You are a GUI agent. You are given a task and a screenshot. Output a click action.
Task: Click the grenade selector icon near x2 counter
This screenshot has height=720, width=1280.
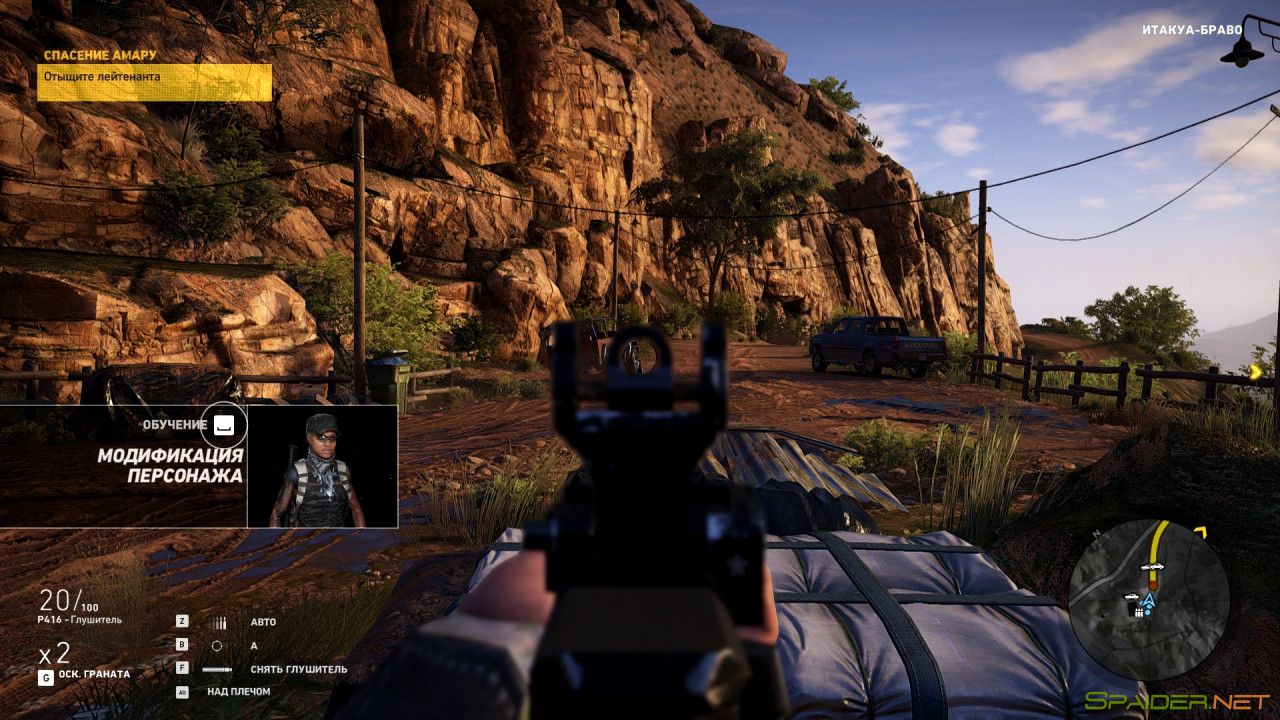[46, 677]
